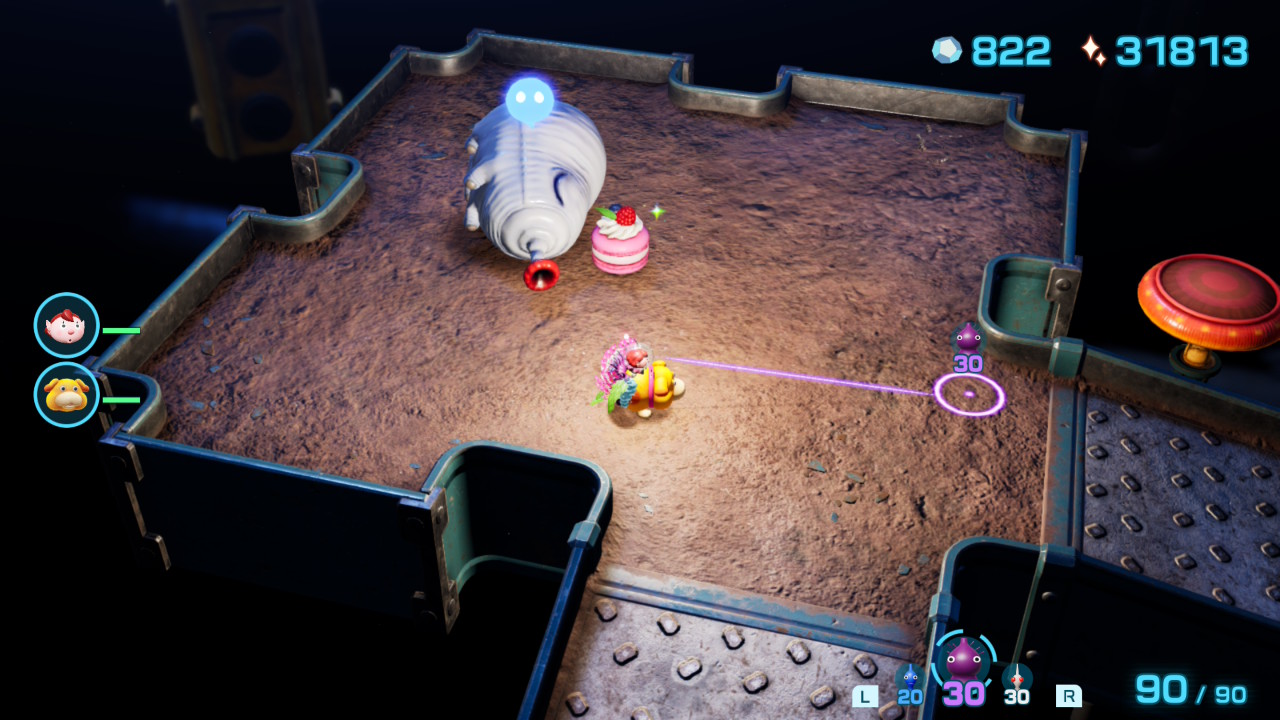Switch to the White Pikmin squad icon
Viewport: 1280px width, 720px height.
(x=1016, y=678)
